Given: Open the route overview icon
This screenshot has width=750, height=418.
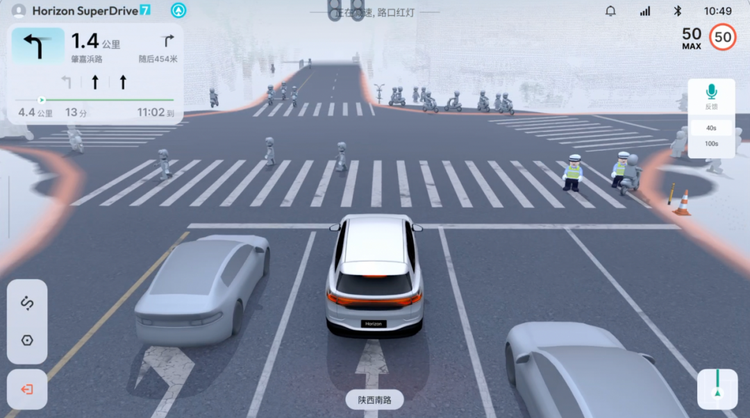Looking at the screenshot, I should click(x=27, y=303).
